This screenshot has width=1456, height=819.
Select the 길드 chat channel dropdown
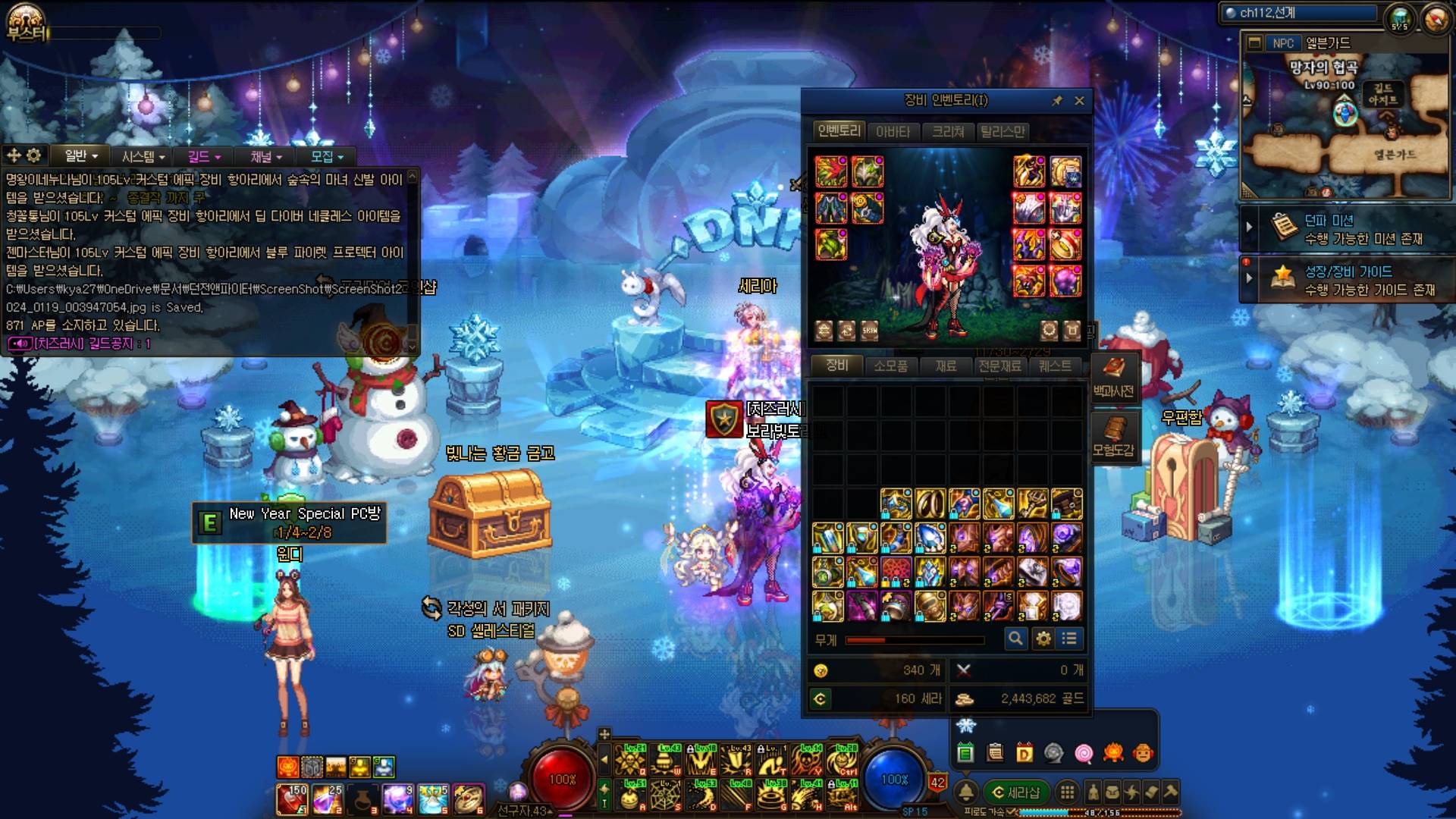click(x=204, y=156)
